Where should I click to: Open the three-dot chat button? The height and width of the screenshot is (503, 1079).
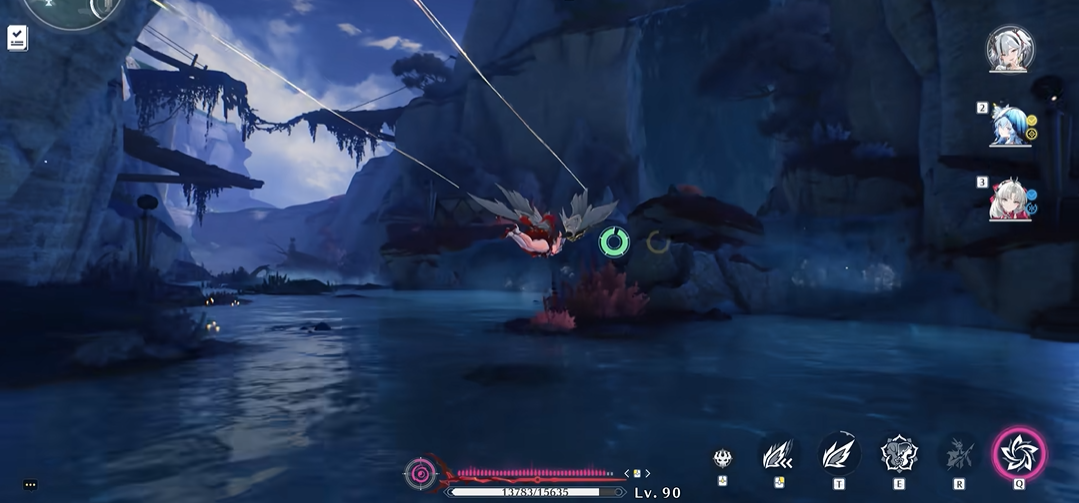[30, 485]
